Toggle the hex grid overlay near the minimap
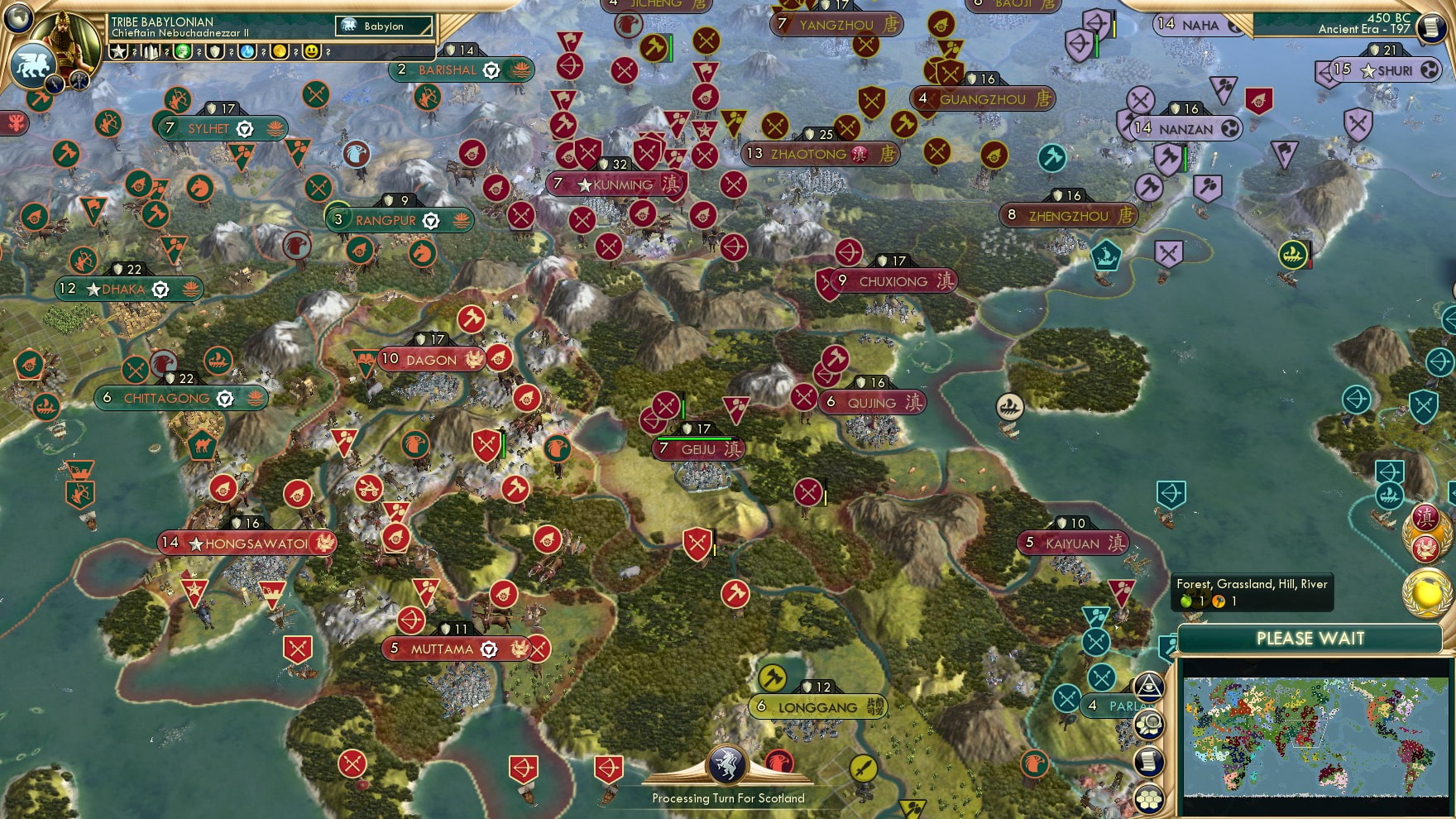This screenshot has height=819, width=1456. [1149, 800]
